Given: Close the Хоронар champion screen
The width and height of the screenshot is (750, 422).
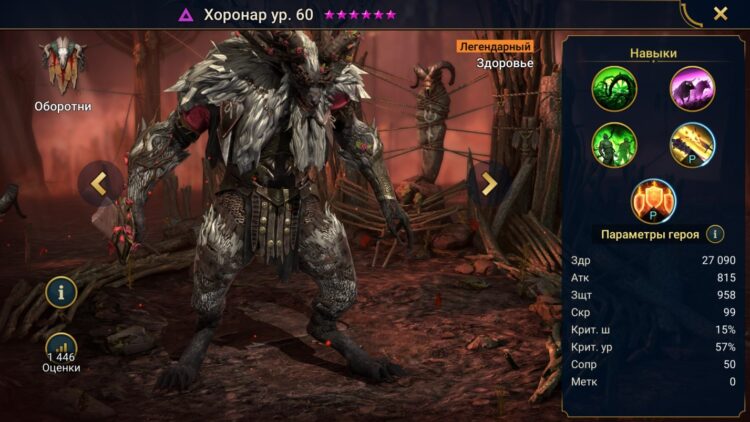Looking at the screenshot, I should click(720, 14).
